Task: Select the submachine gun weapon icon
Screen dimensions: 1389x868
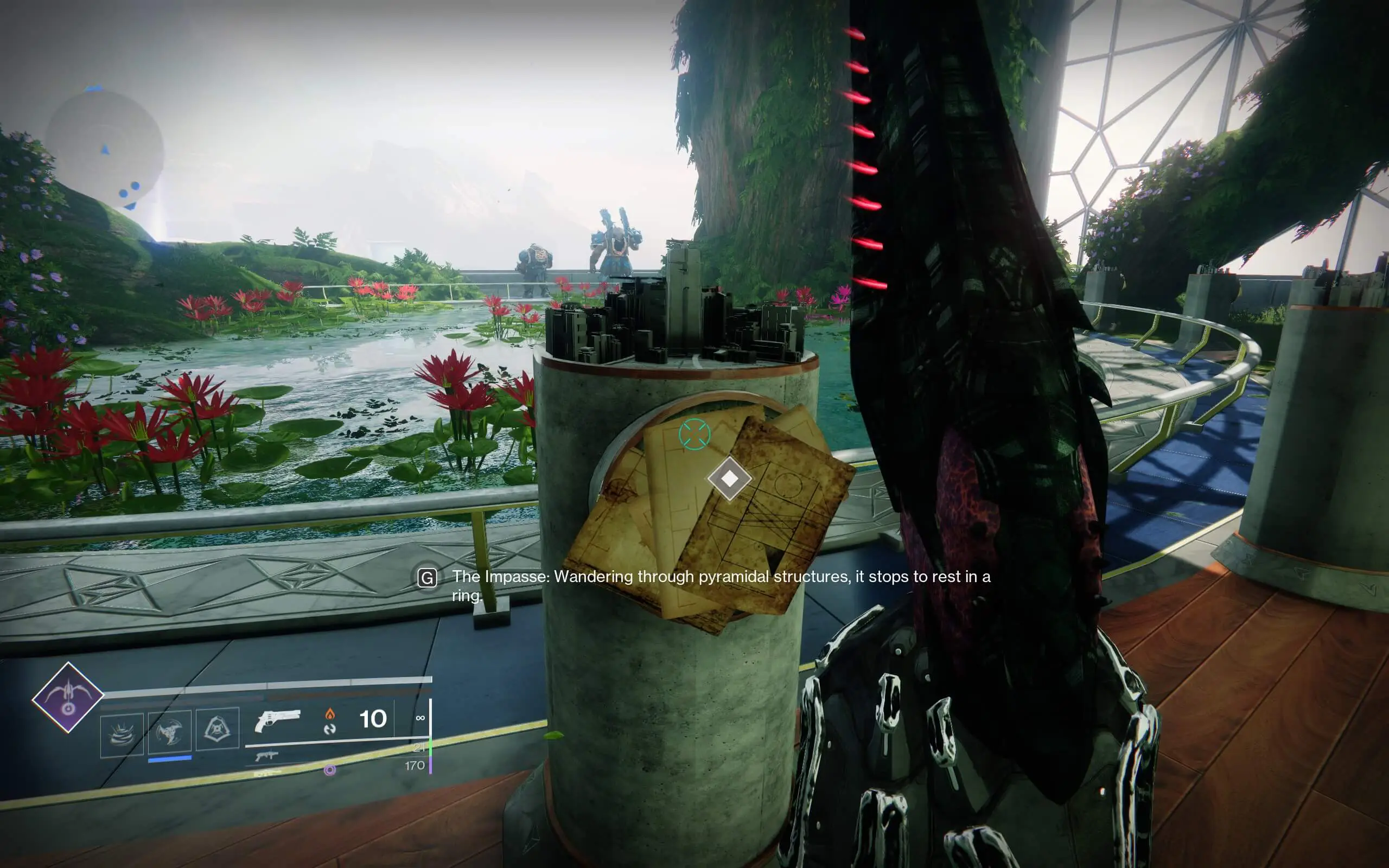Action: pos(268,758)
